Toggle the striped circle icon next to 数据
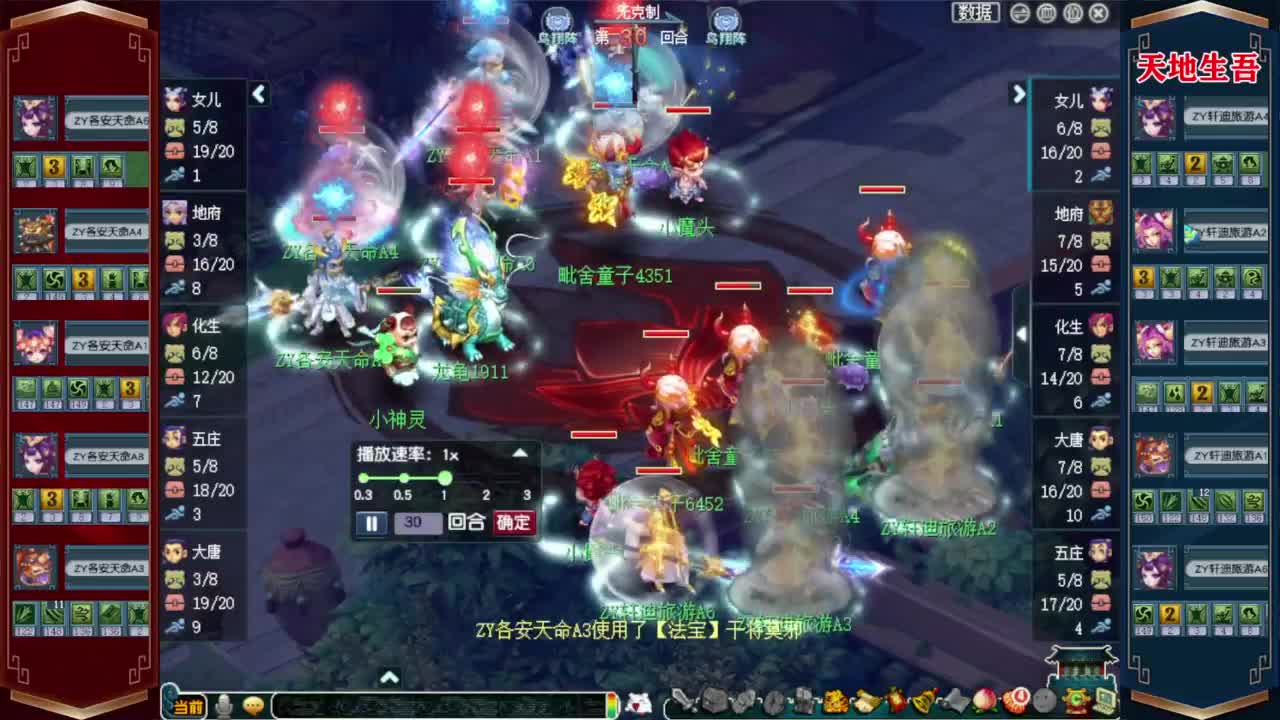The image size is (1280, 720). 1019,13
